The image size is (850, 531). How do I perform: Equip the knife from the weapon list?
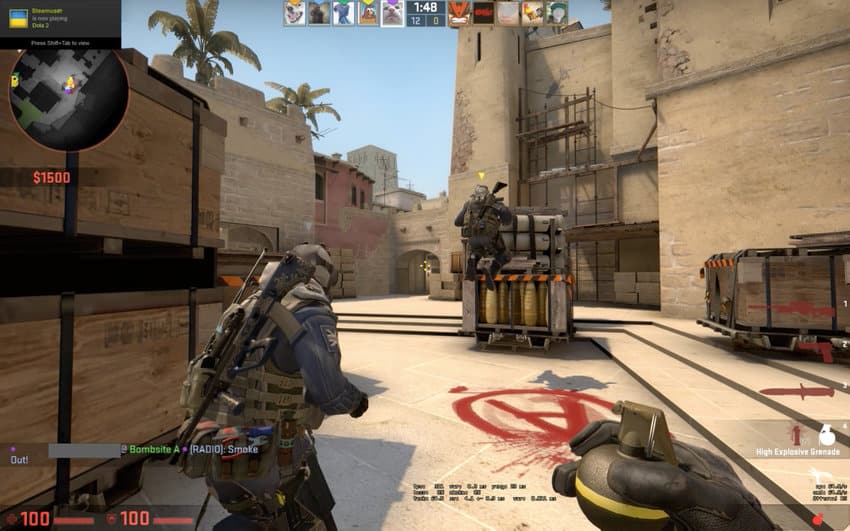[x=795, y=390]
